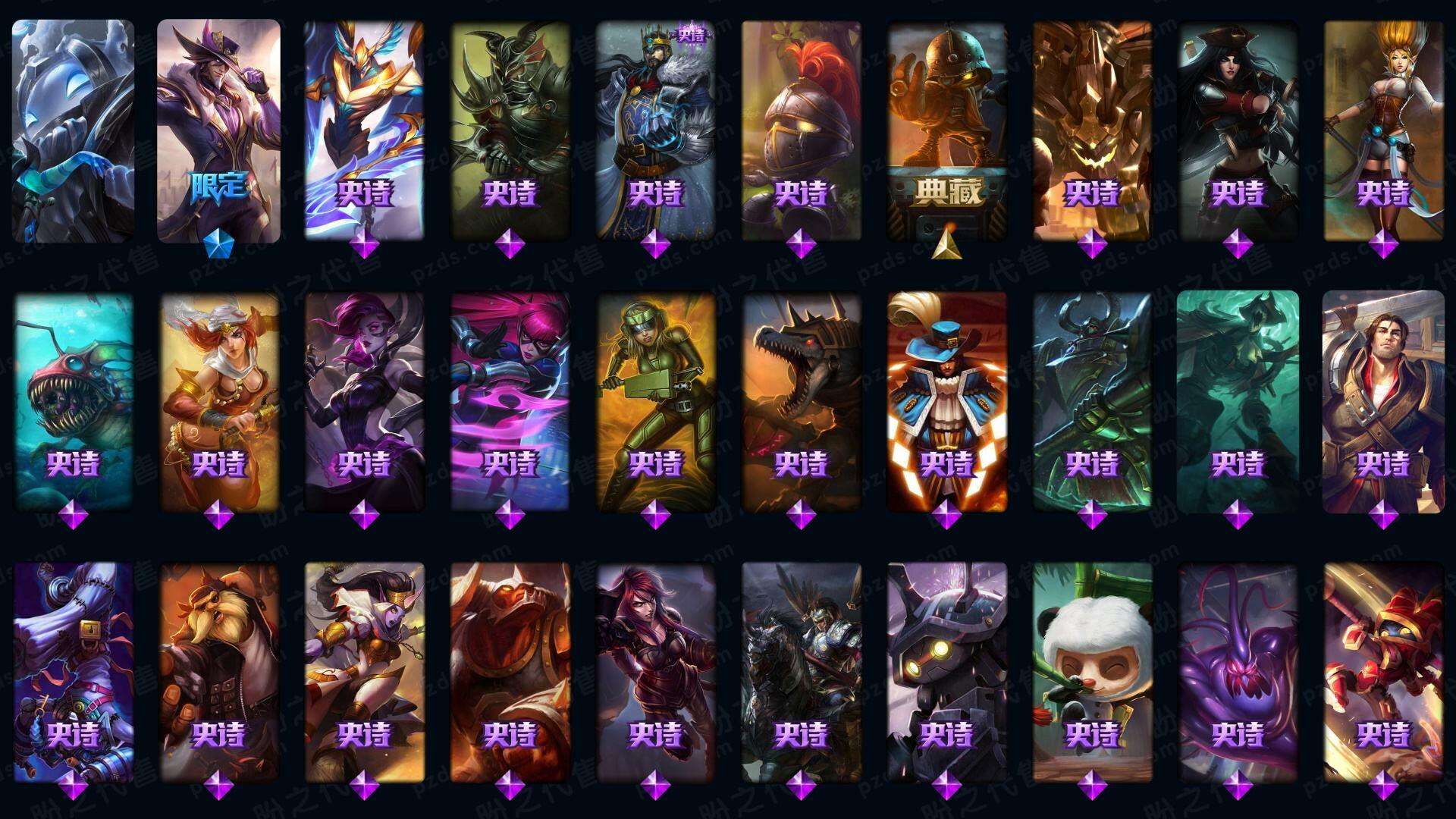Select the crowned king skin card
The width and height of the screenshot is (1456, 819).
pyautogui.click(x=655, y=129)
